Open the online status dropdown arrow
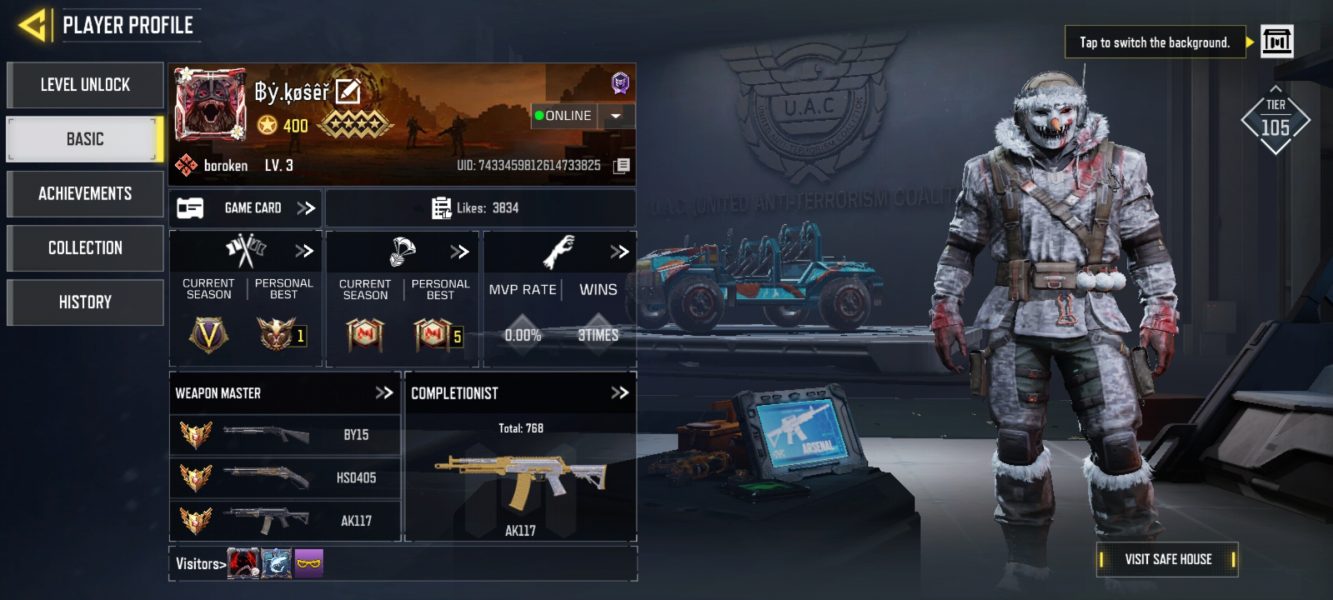This screenshot has height=600, width=1333. pyautogui.click(x=616, y=116)
